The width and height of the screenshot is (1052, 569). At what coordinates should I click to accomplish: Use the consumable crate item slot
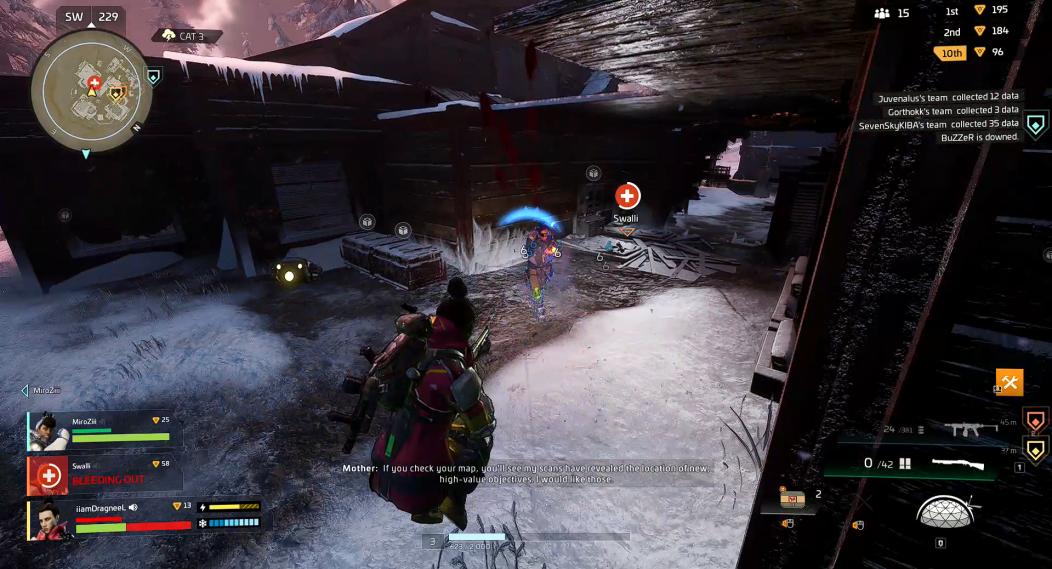[x=792, y=496]
